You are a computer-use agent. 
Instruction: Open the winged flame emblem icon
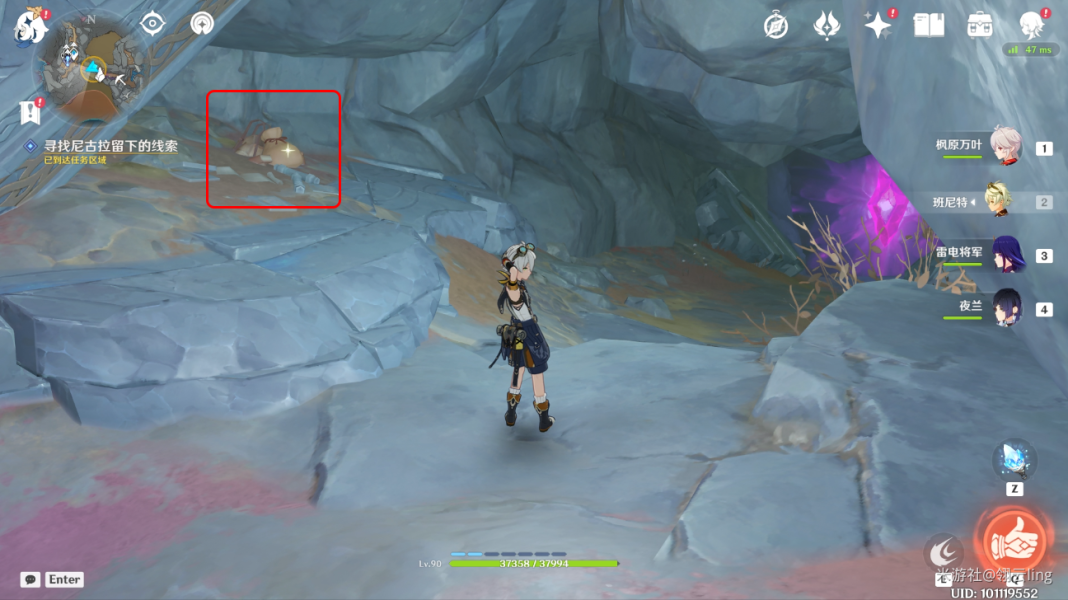[x=826, y=26]
